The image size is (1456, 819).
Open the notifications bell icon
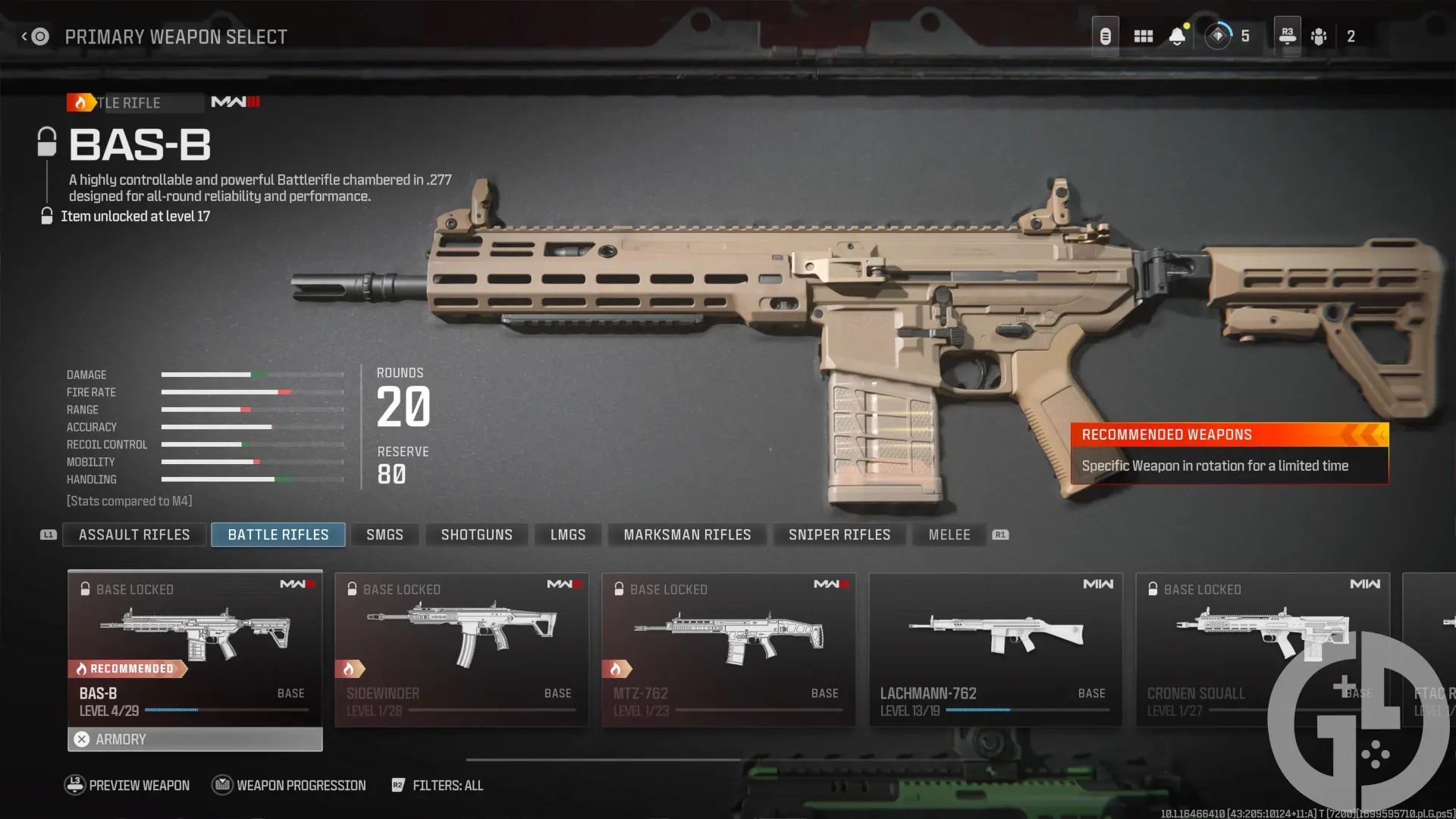1177,35
